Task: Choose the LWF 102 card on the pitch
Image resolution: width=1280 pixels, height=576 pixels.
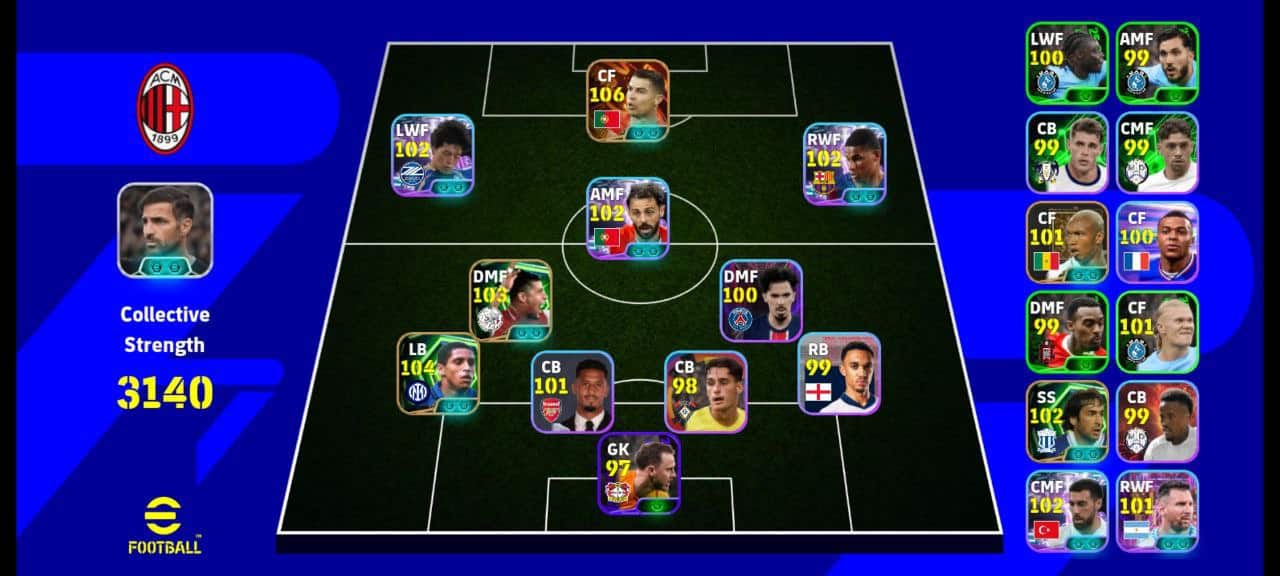Action: pos(432,154)
